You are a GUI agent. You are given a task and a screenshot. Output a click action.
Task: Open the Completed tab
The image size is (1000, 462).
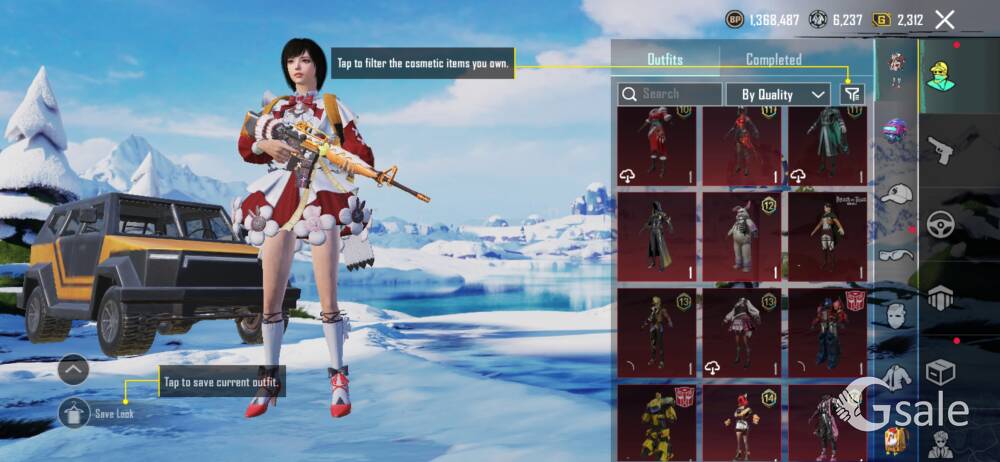[x=773, y=60]
